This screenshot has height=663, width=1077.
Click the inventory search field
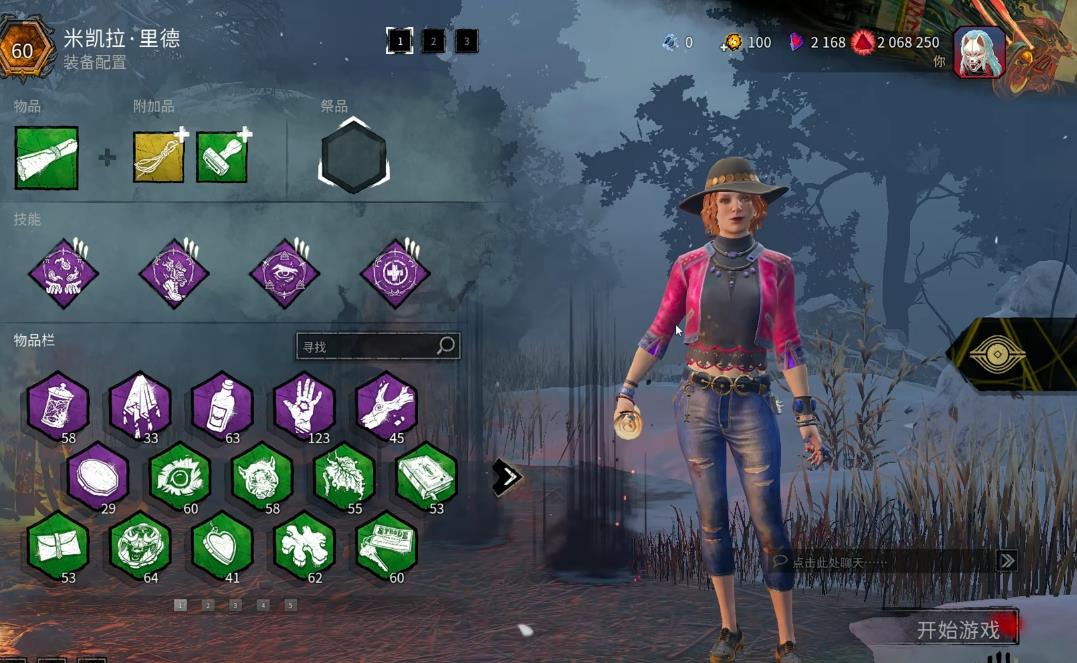[368, 346]
